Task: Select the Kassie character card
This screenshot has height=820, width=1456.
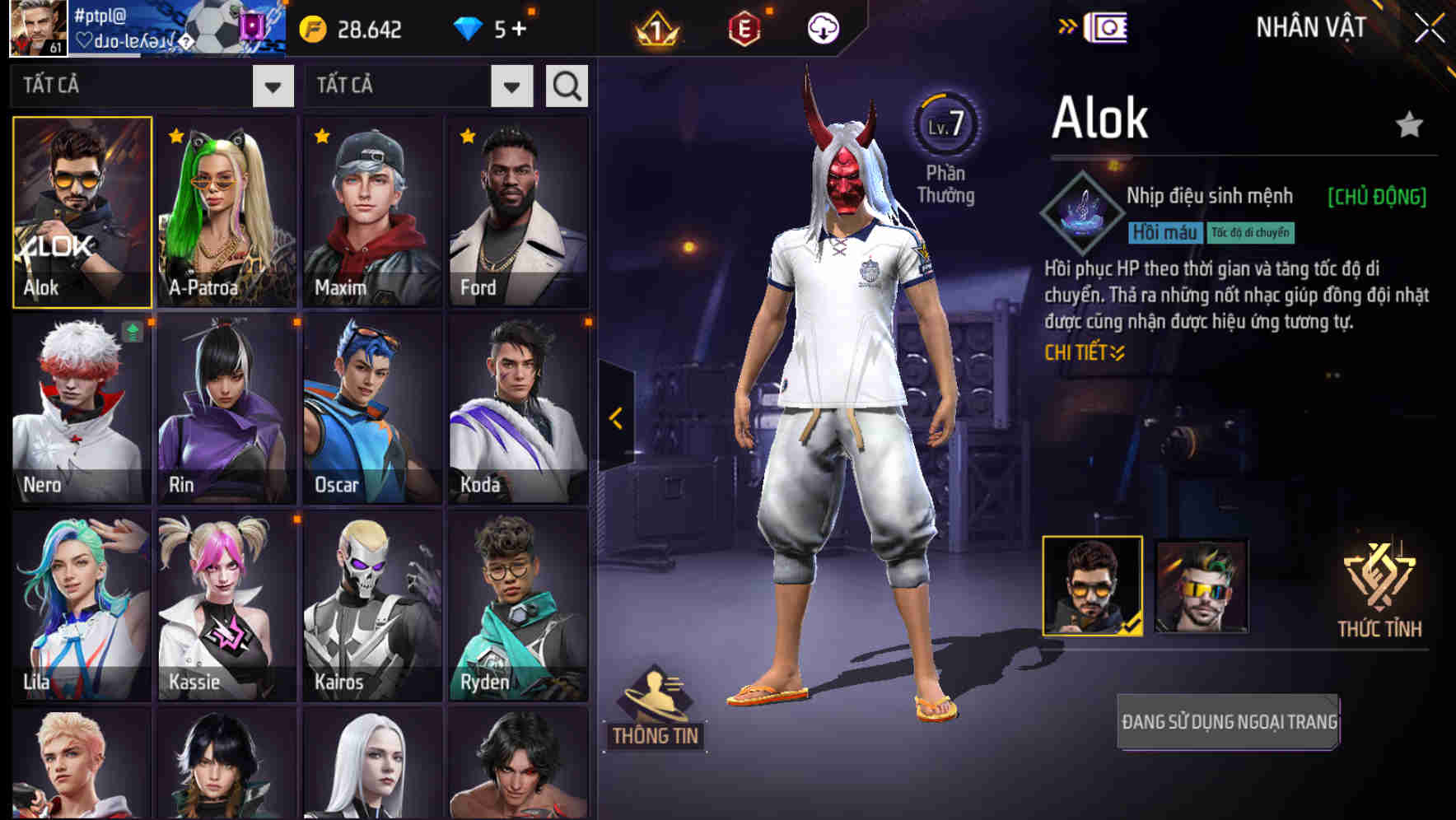Action: coord(226,605)
